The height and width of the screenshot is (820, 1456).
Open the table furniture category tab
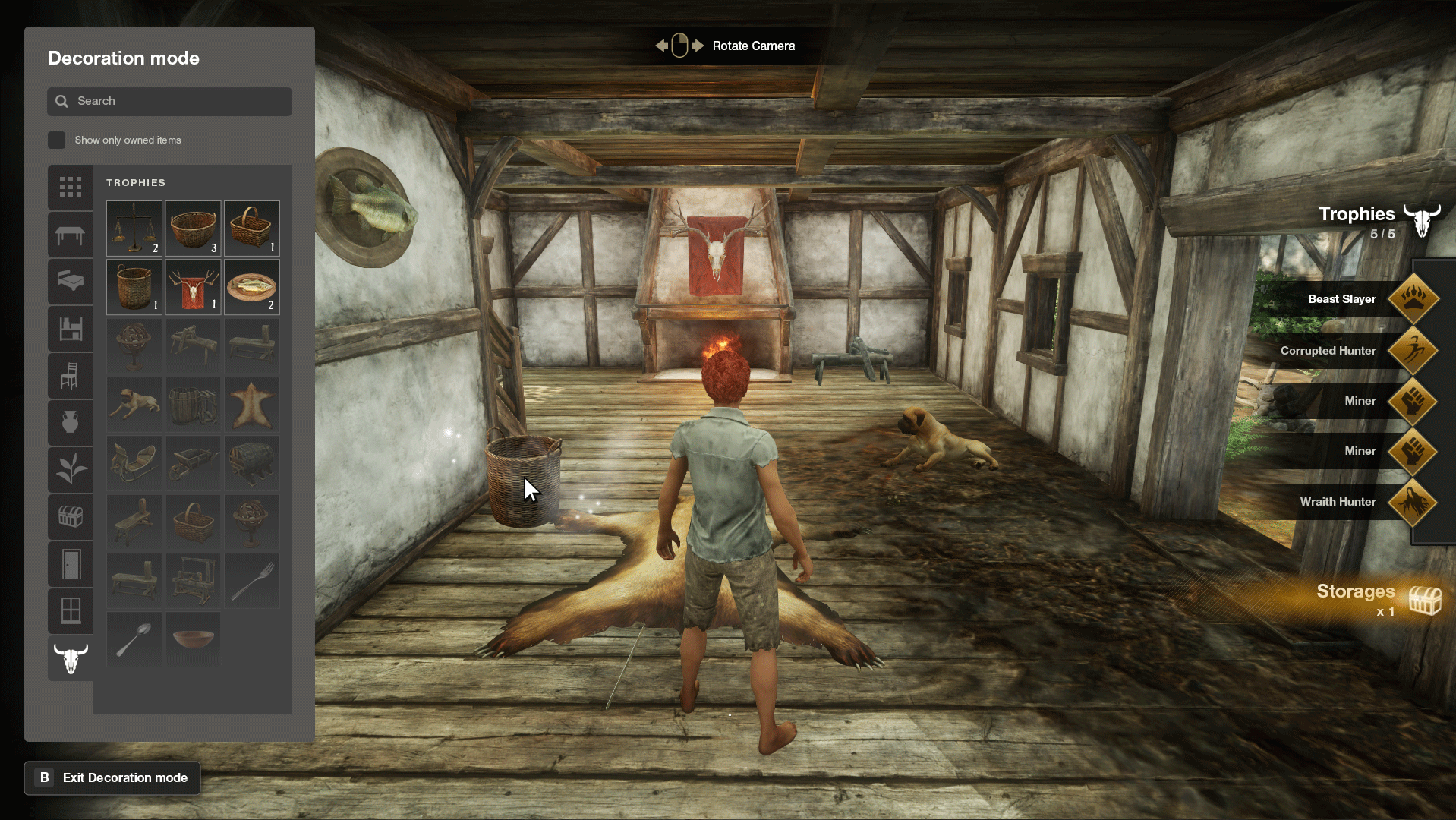(71, 235)
